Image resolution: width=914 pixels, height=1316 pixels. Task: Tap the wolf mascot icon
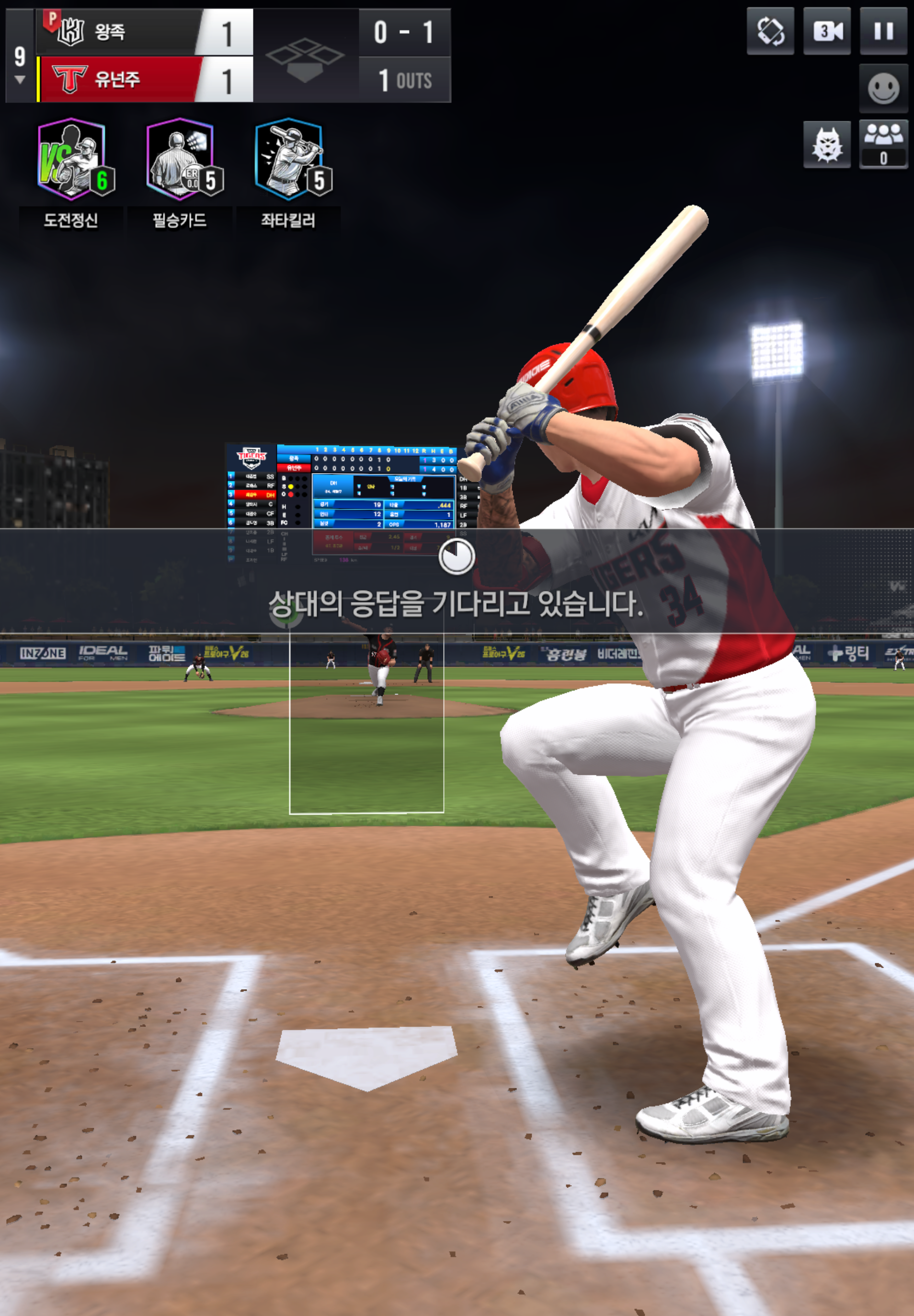coord(827,144)
